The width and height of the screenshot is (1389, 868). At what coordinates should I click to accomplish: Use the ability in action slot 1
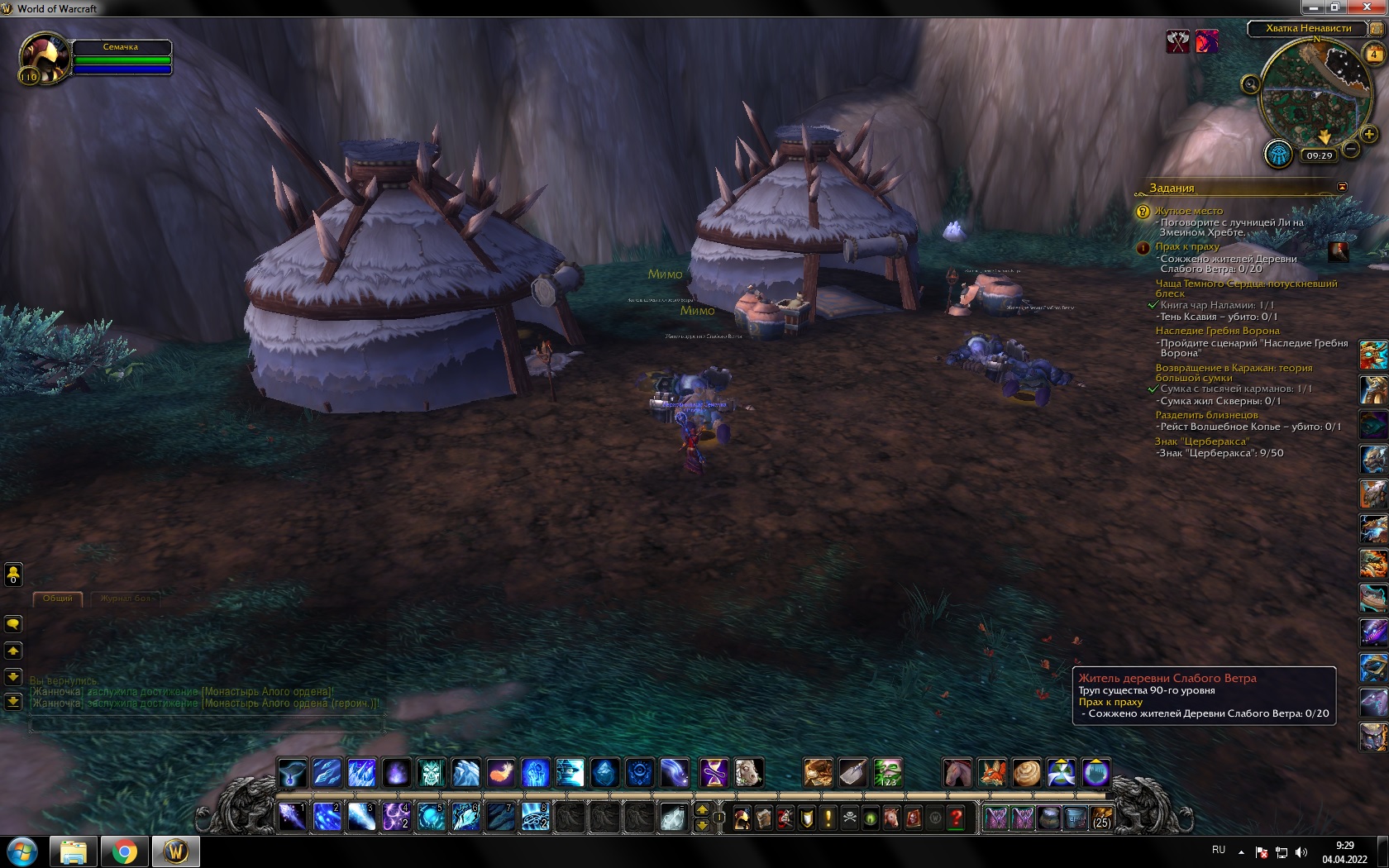pos(292,817)
